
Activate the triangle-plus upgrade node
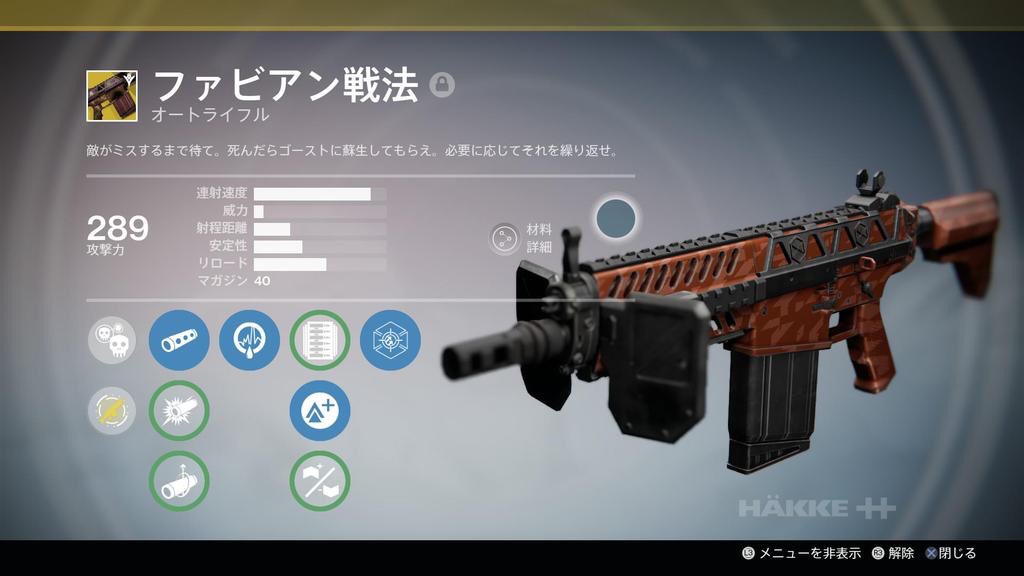pyautogui.click(x=320, y=411)
